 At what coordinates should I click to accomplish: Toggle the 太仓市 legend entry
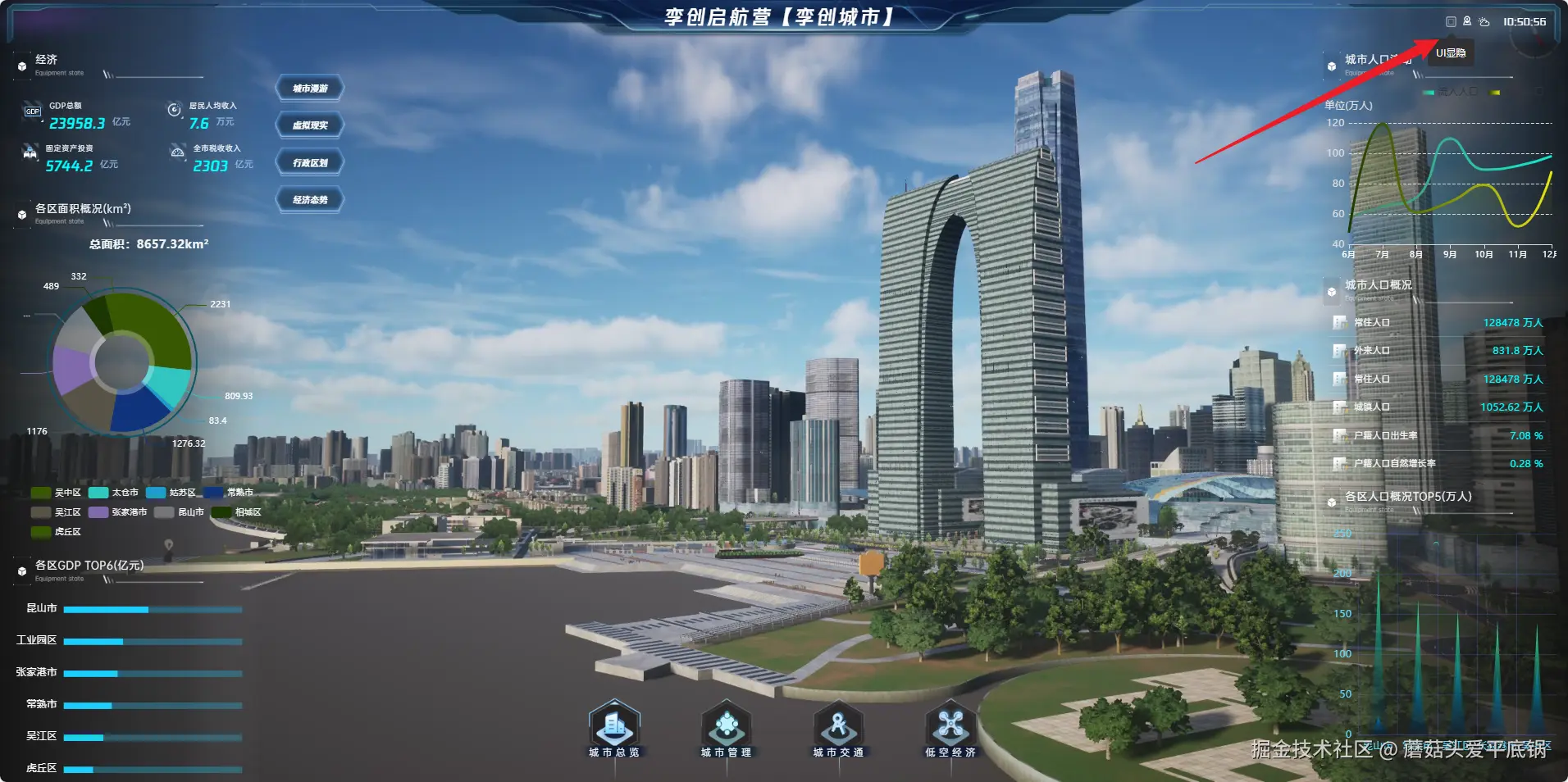click(113, 493)
